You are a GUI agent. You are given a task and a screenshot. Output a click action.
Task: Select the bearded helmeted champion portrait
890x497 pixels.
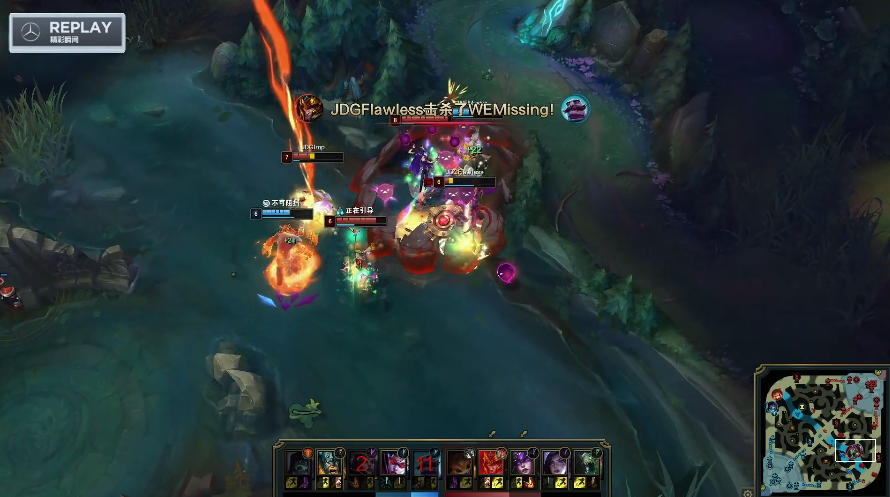330,463
